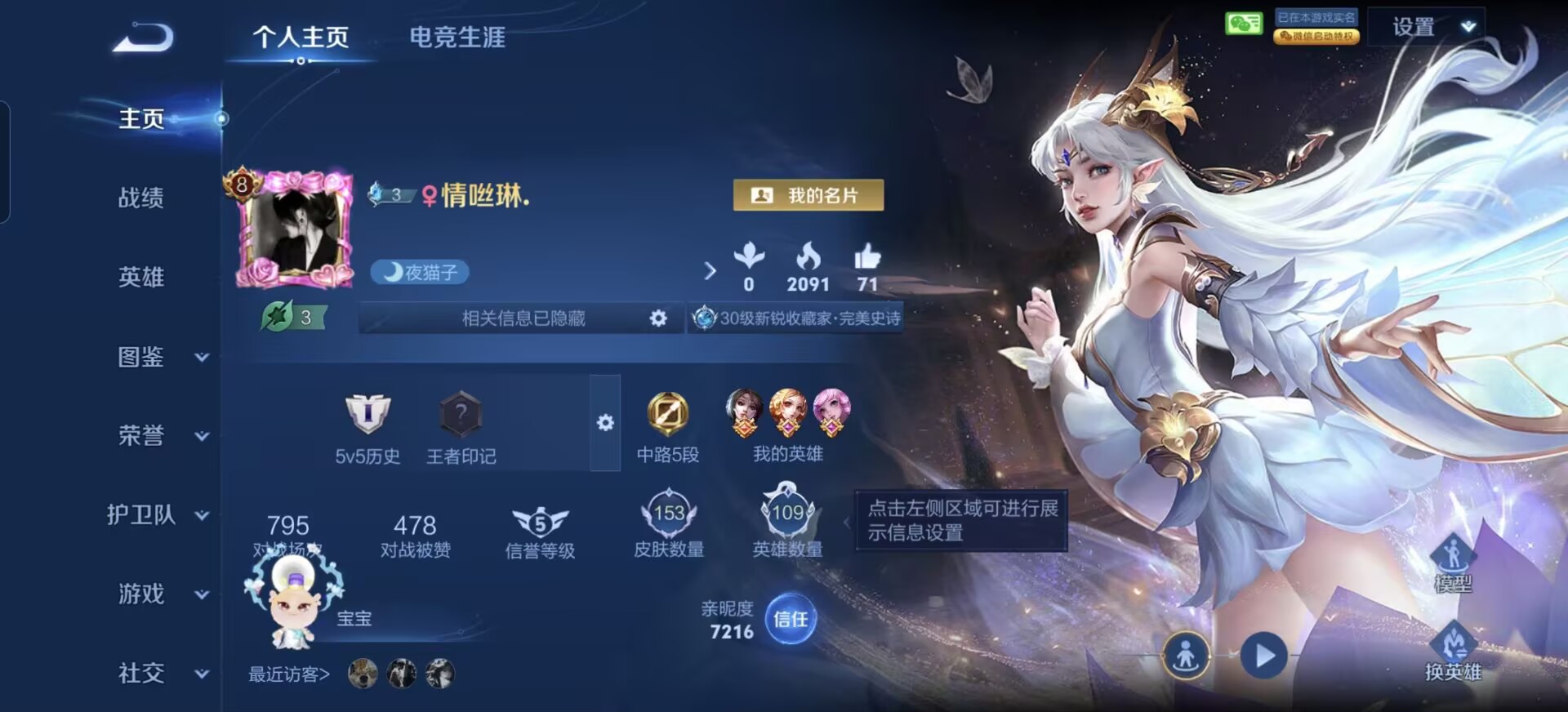Expand the 护卫队 sidebar menu

[157, 514]
